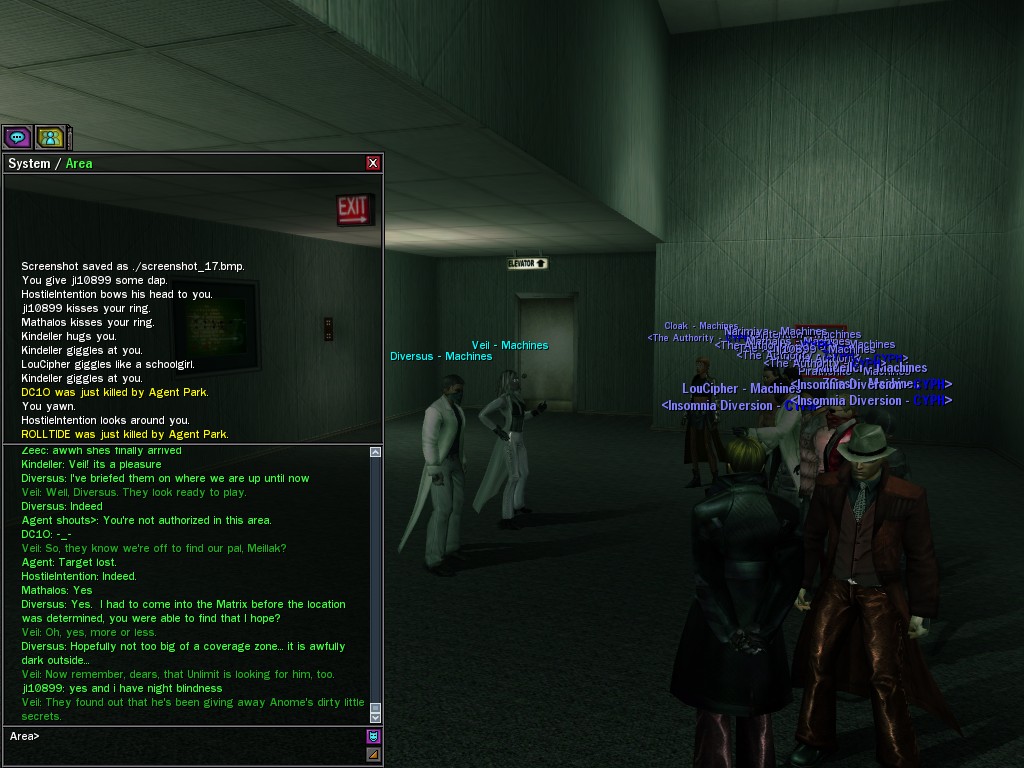
Task: Open the emote mask icon by chat input
Action: [373, 737]
